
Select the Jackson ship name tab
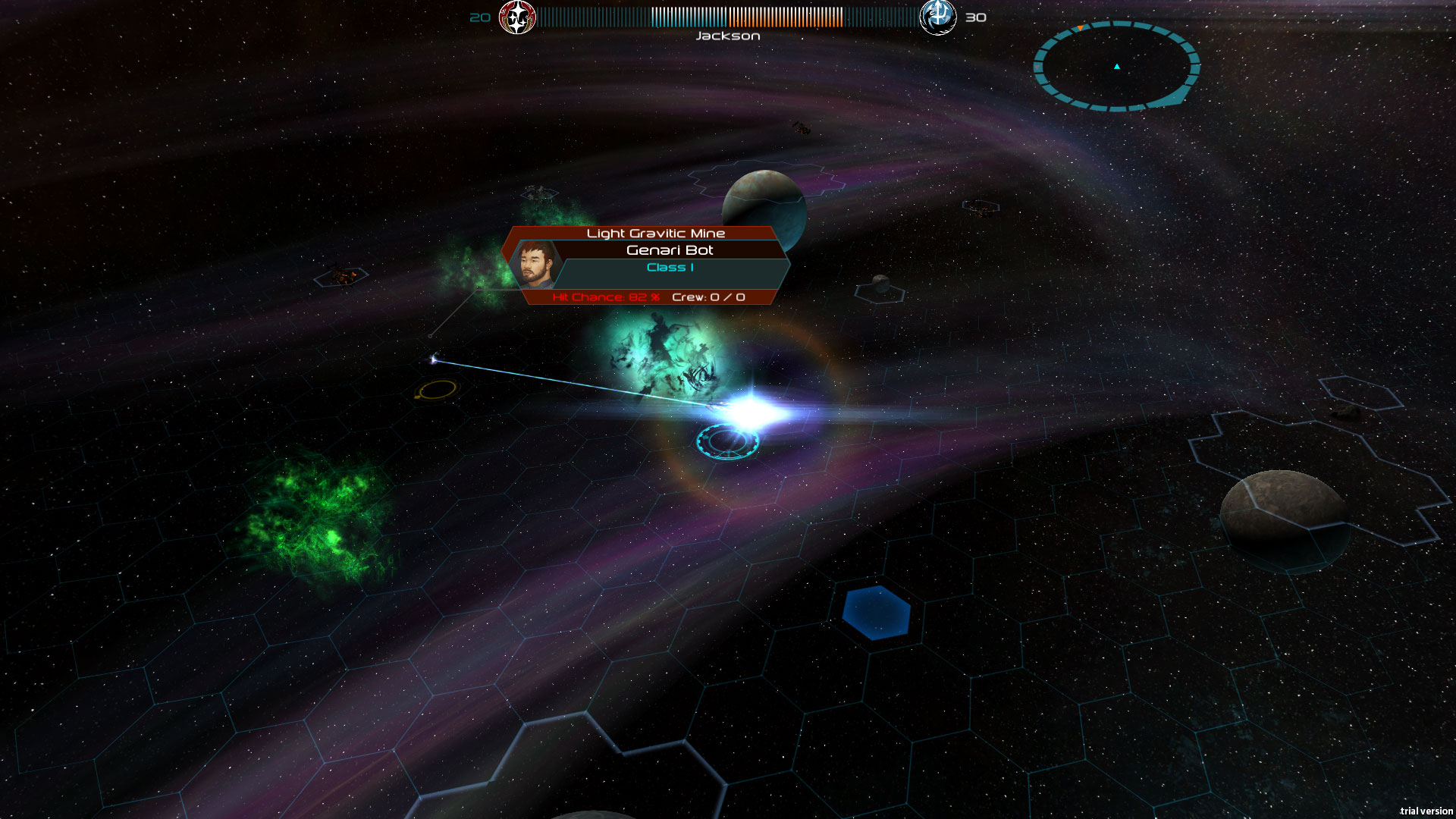tap(727, 35)
